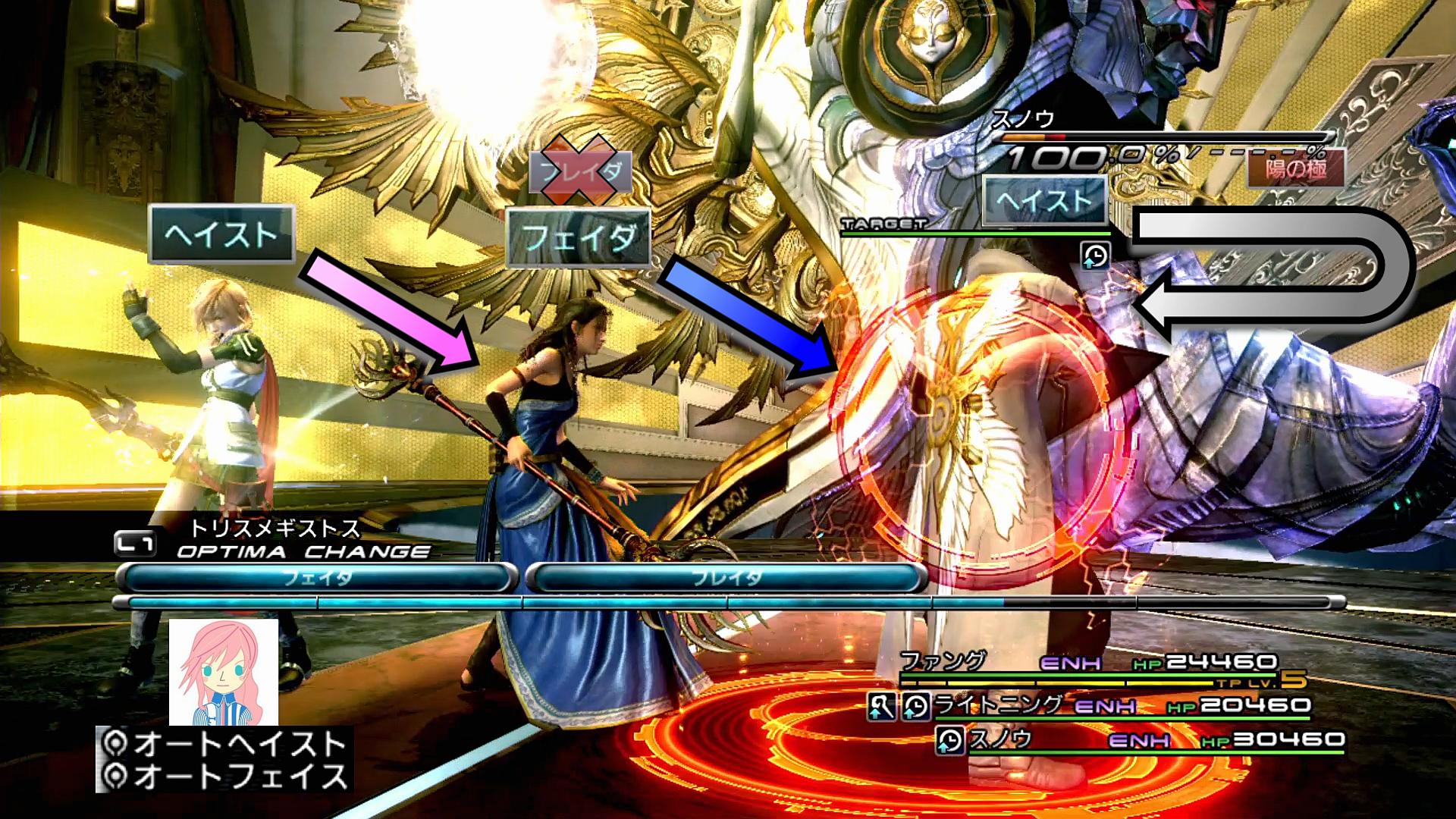This screenshot has height=819, width=1456.
Task: Select the オートヘイスト passive entry
Action: coord(226,744)
